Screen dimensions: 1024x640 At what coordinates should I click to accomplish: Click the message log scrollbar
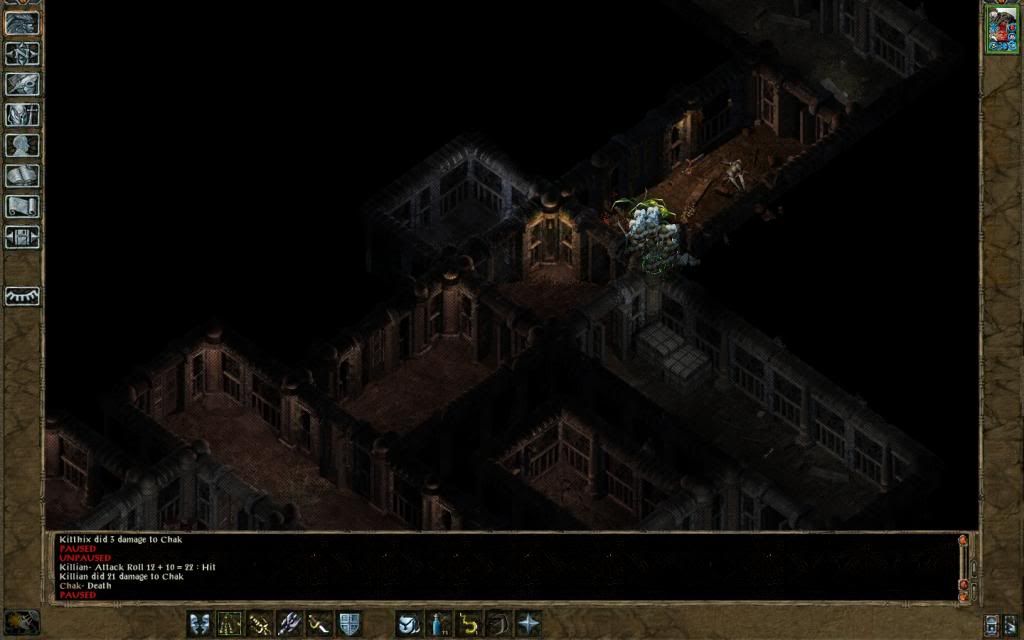point(963,566)
